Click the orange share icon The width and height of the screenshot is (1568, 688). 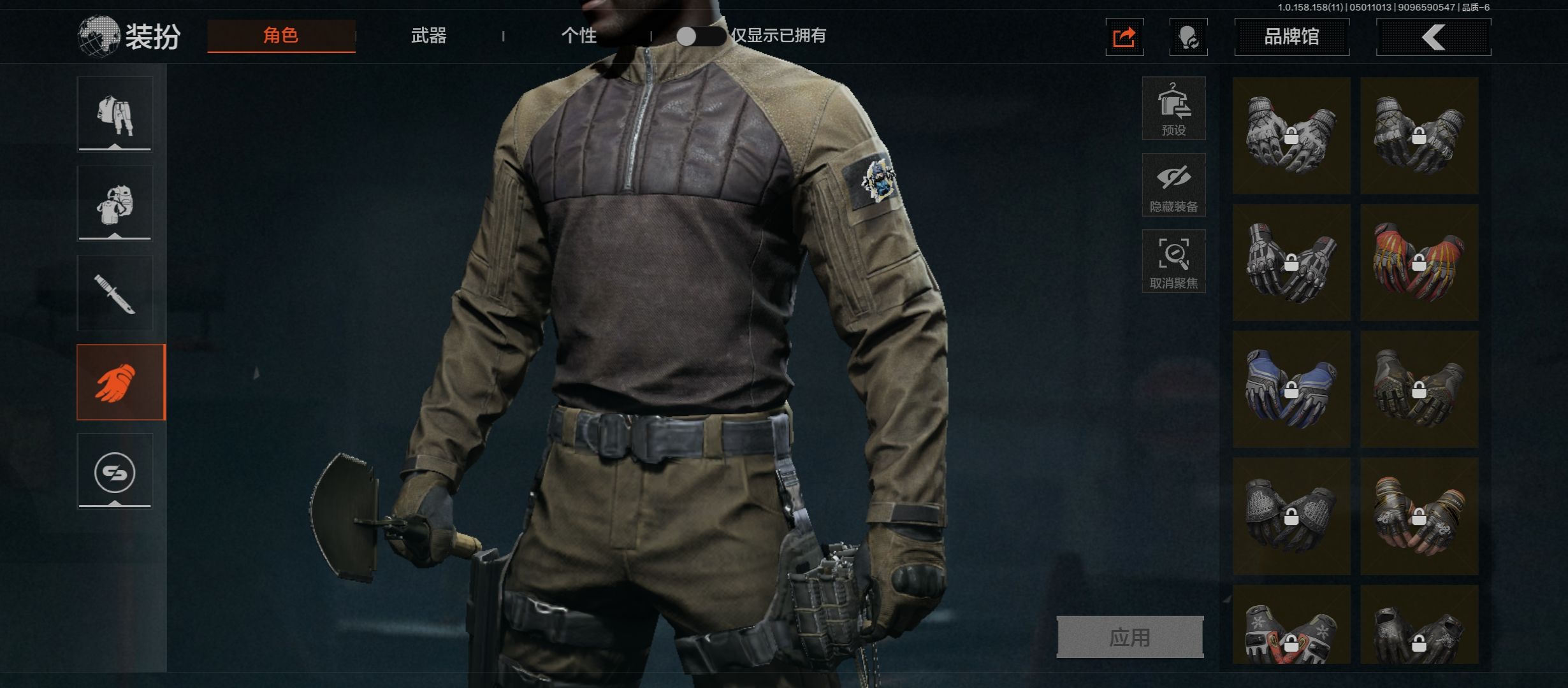click(1124, 37)
